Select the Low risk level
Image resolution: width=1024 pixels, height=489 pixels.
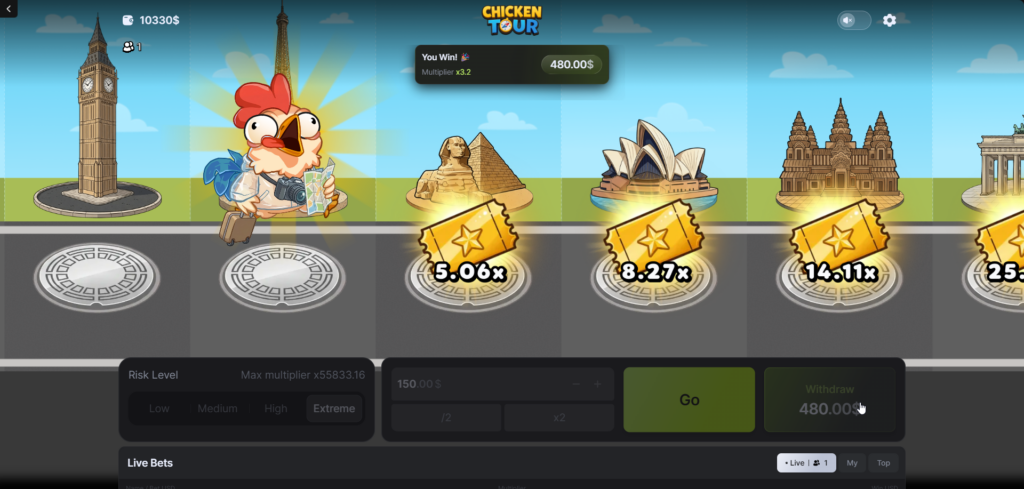pos(159,408)
